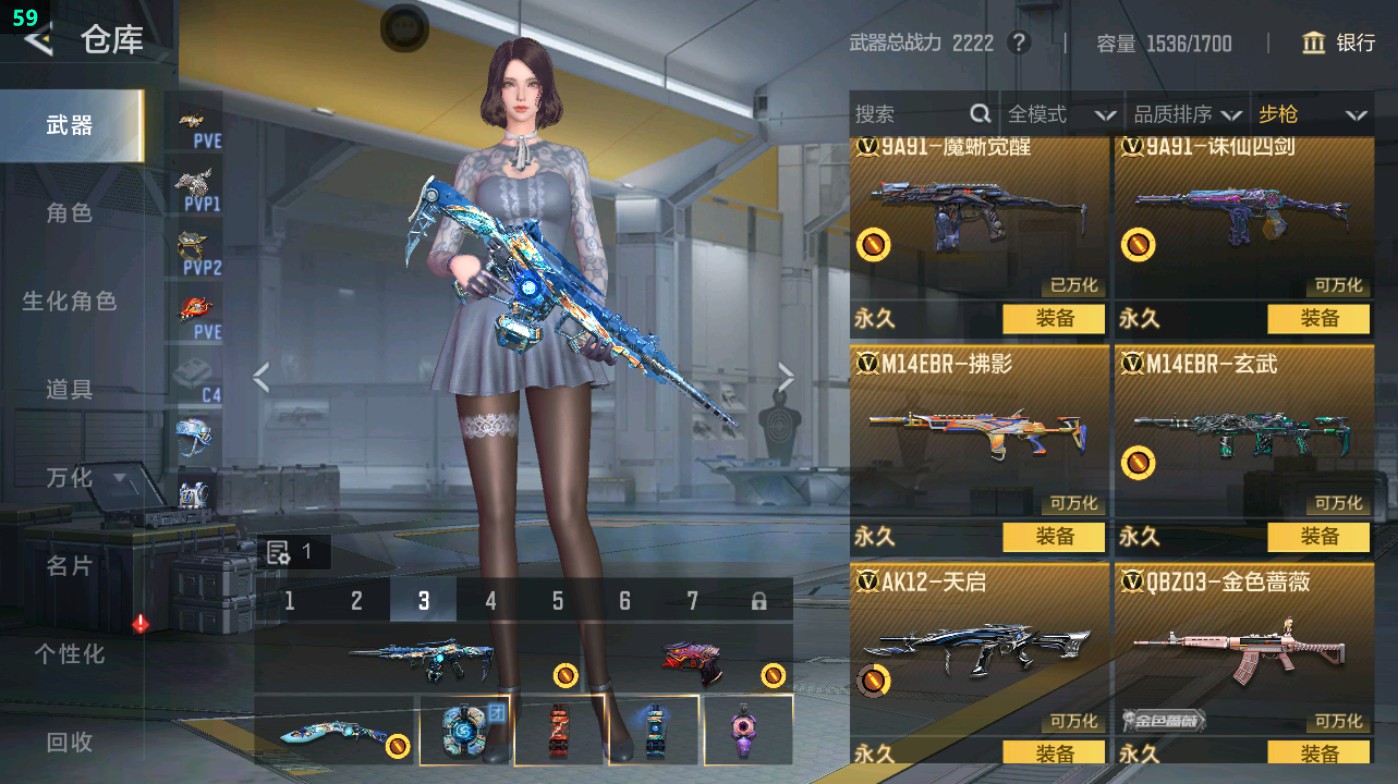
Task: Switch to loadout slot 5
Action: [x=557, y=601]
